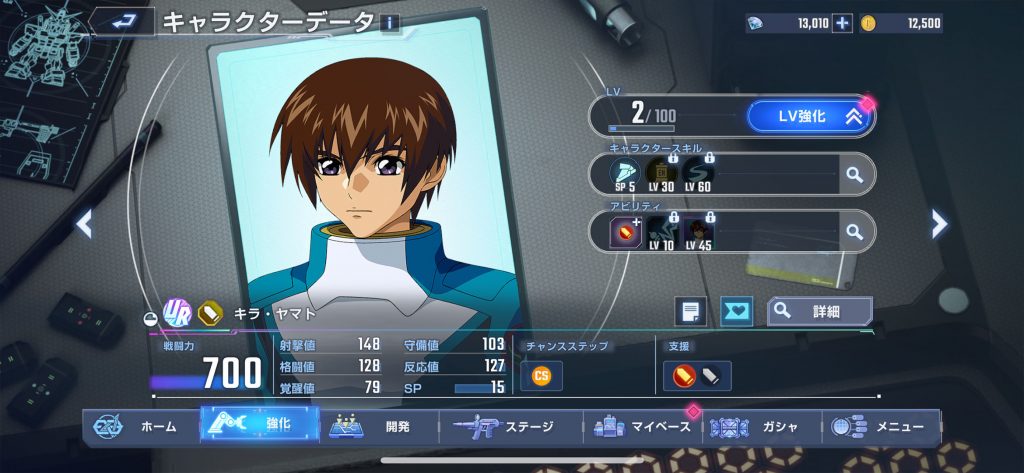Switch to the マイベース tab

[x=642, y=426]
